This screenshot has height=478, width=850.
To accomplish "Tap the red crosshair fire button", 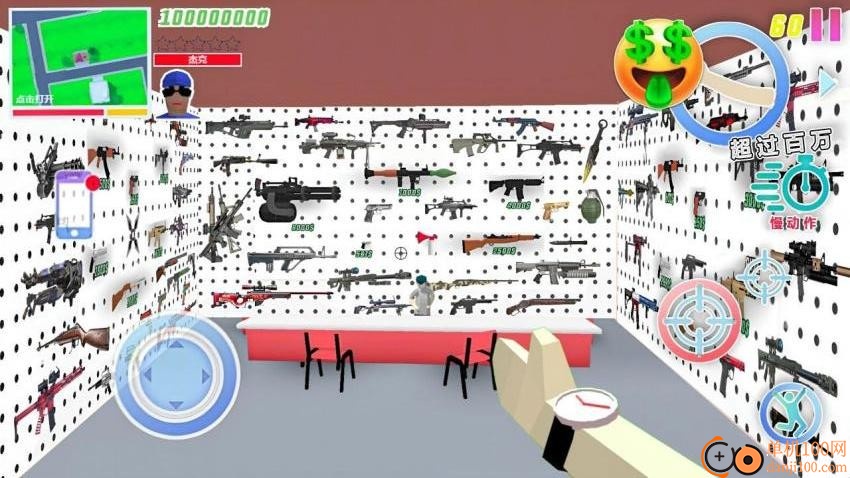I will pos(700,317).
